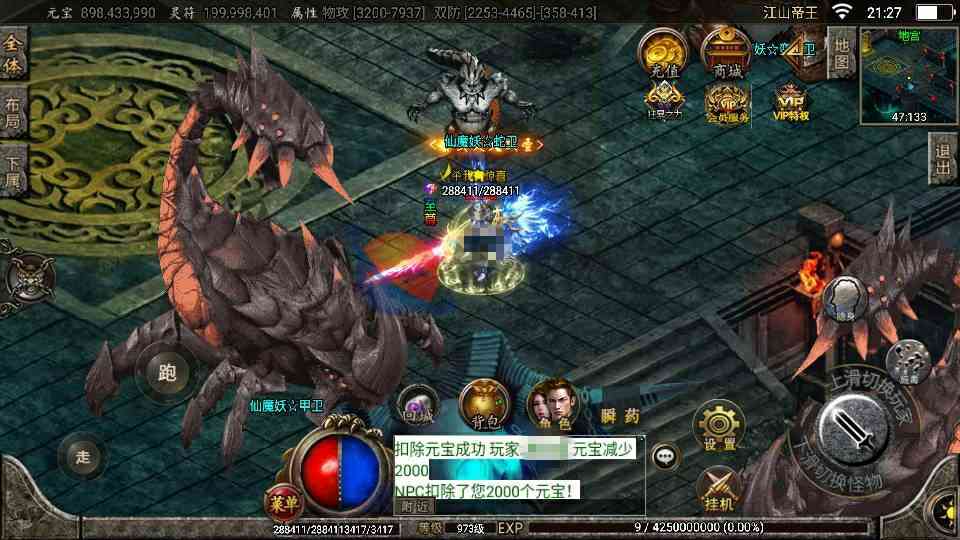
Task: Open the chat speech-bubble button
Action: pos(666,457)
